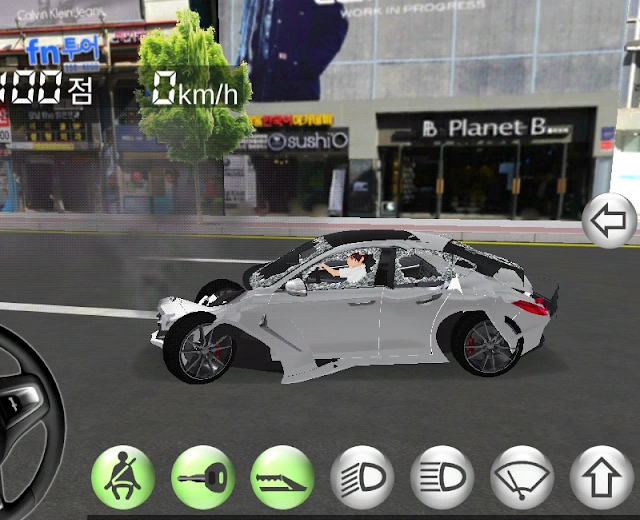640x520 pixels.
Task: Toggle the green ramp icon button
Action: [282, 477]
